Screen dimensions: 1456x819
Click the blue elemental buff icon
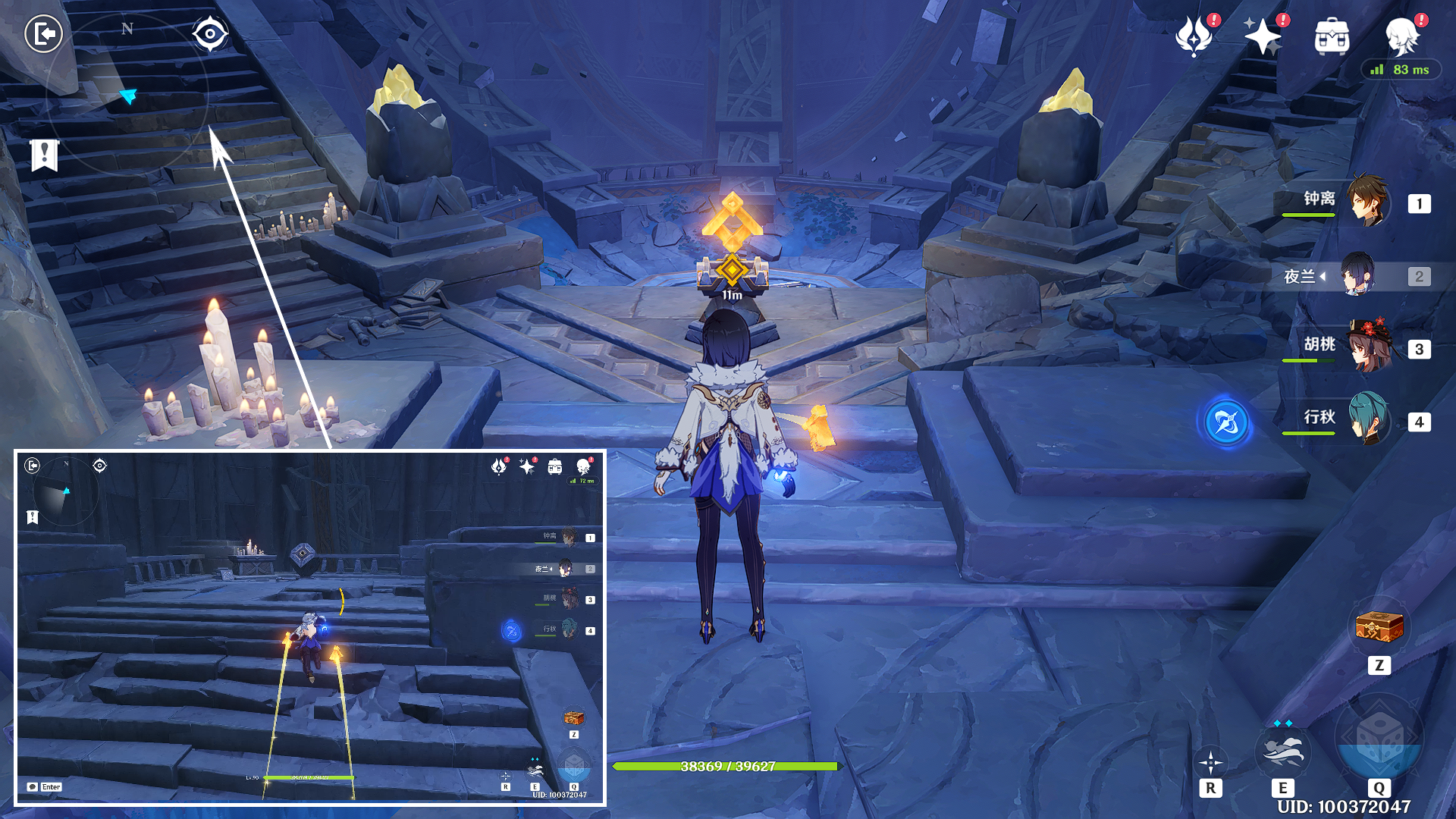1226,422
